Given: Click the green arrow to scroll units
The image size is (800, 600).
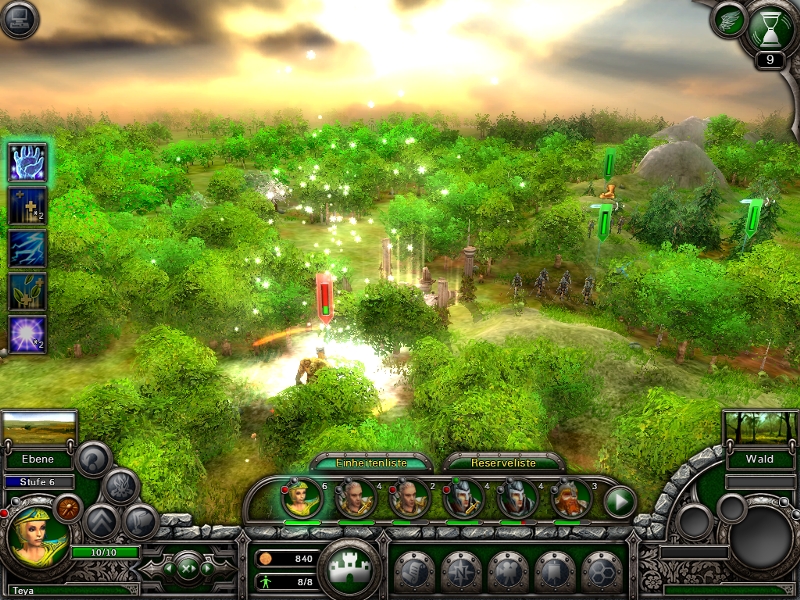Looking at the screenshot, I should [620, 500].
